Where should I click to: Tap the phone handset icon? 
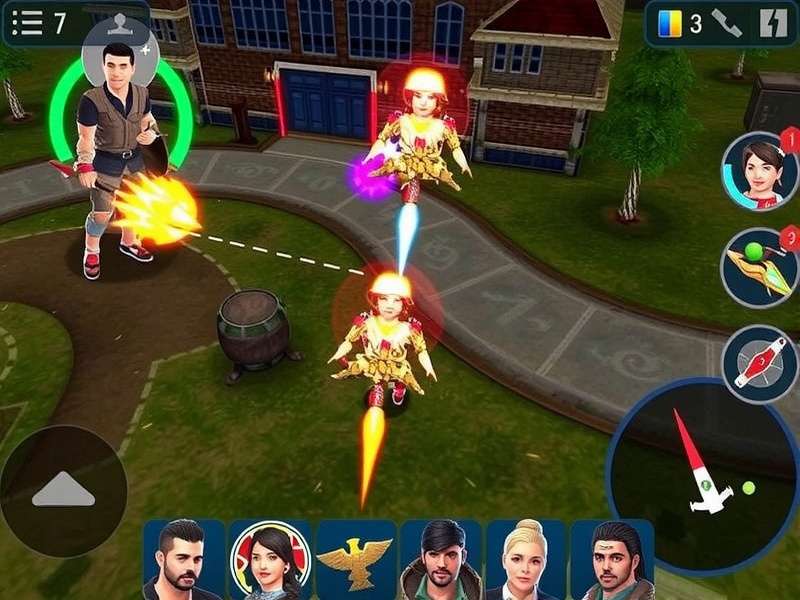pyautogui.click(x=727, y=23)
